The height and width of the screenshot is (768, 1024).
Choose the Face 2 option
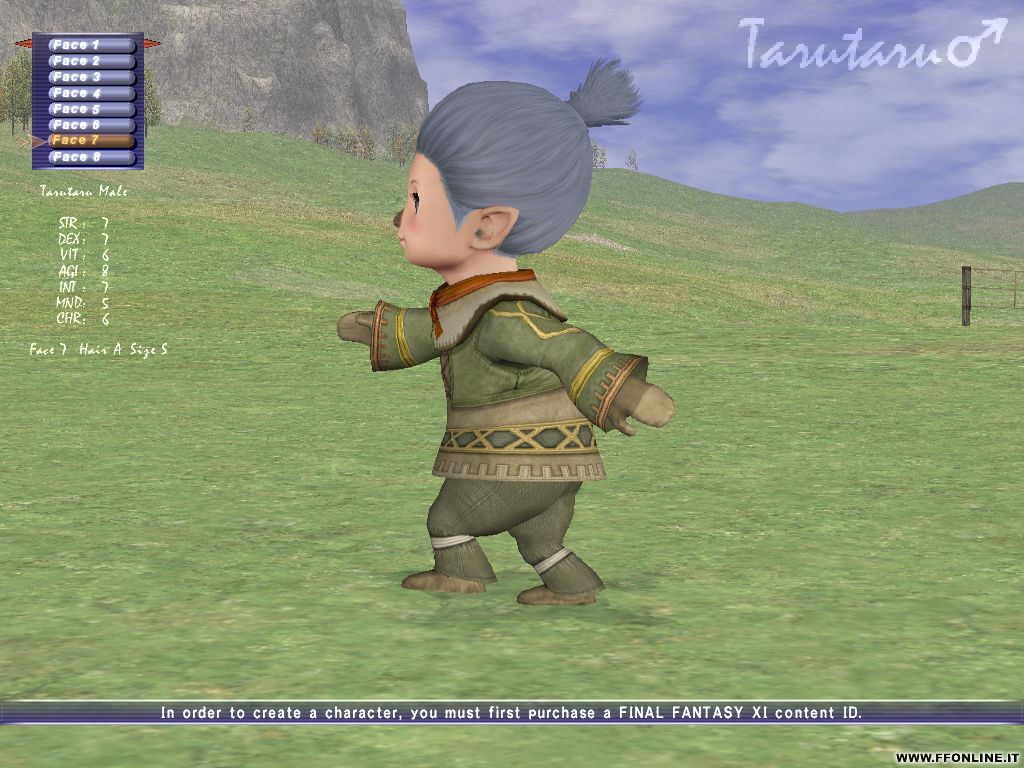(91, 61)
